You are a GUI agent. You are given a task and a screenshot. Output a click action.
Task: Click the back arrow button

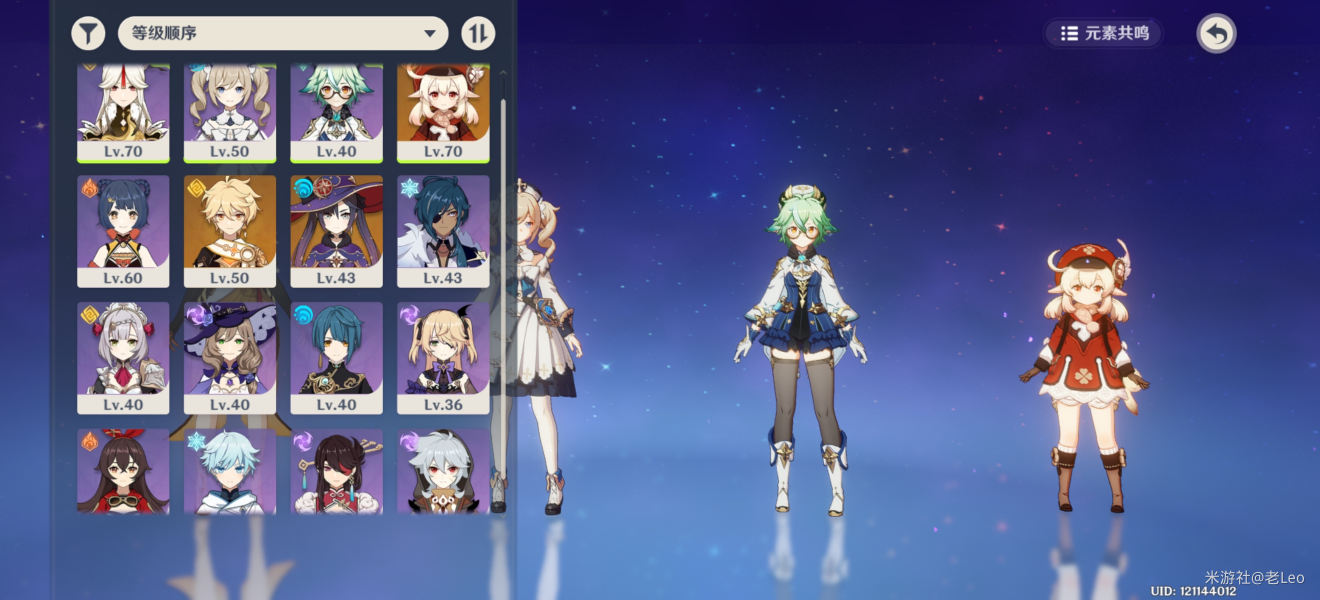point(1216,34)
